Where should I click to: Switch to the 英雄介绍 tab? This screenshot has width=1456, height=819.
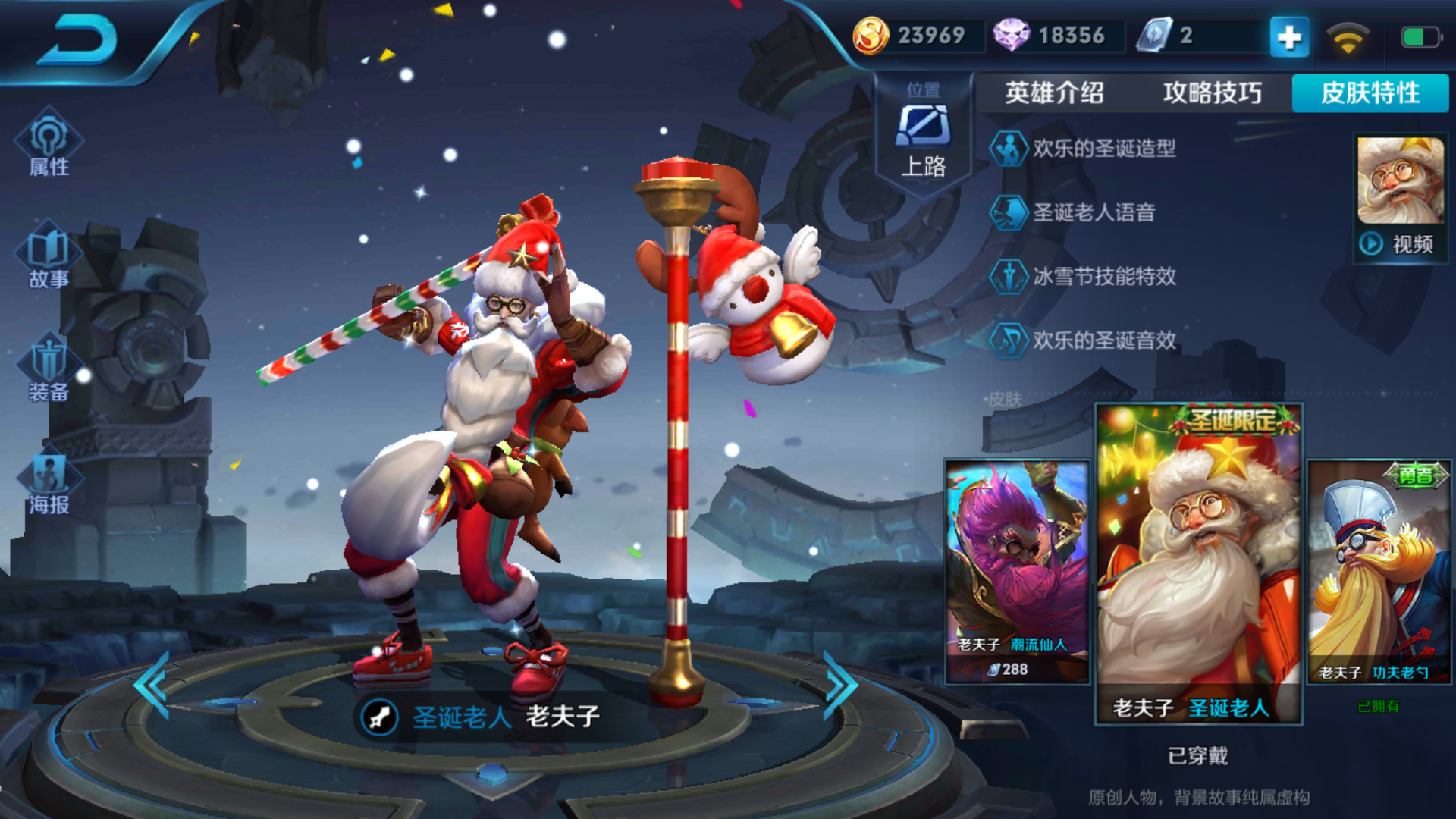pos(1054,93)
